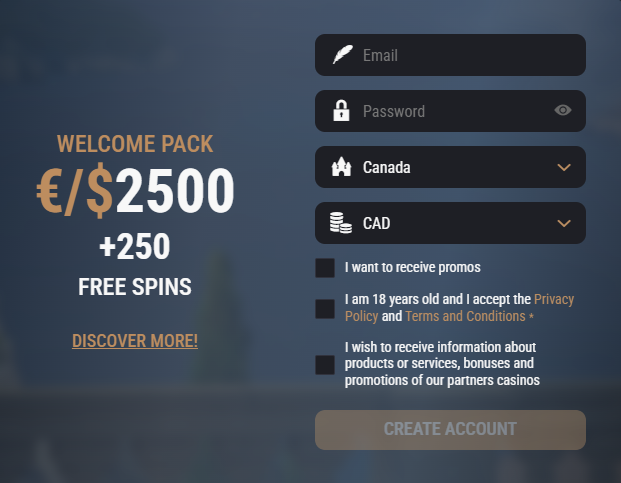
Task: Select the Create Account button
Action: pos(450,430)
